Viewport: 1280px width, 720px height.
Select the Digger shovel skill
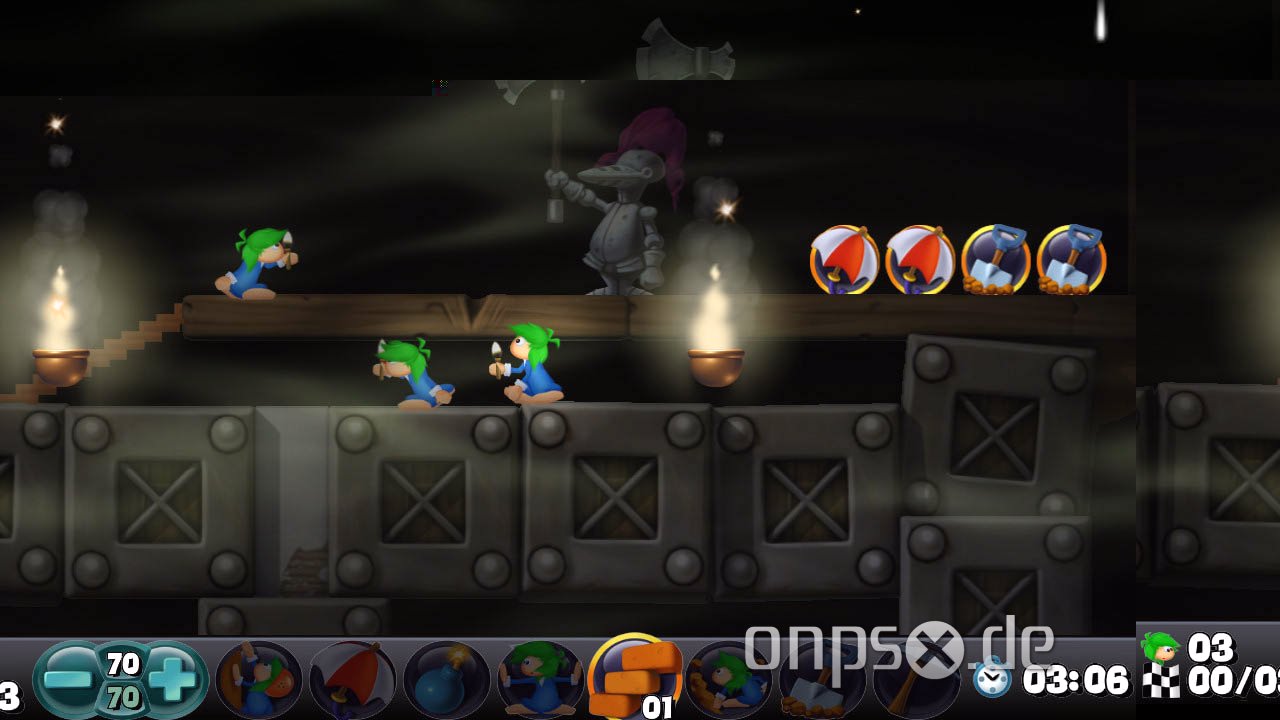tap(822, 680)
